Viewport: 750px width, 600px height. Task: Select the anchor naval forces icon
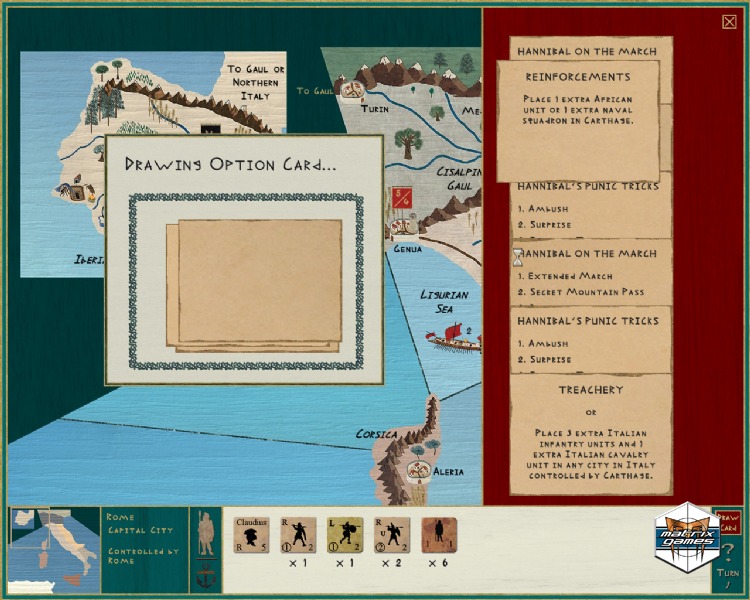pyautogui.click(x=205, y=577)
